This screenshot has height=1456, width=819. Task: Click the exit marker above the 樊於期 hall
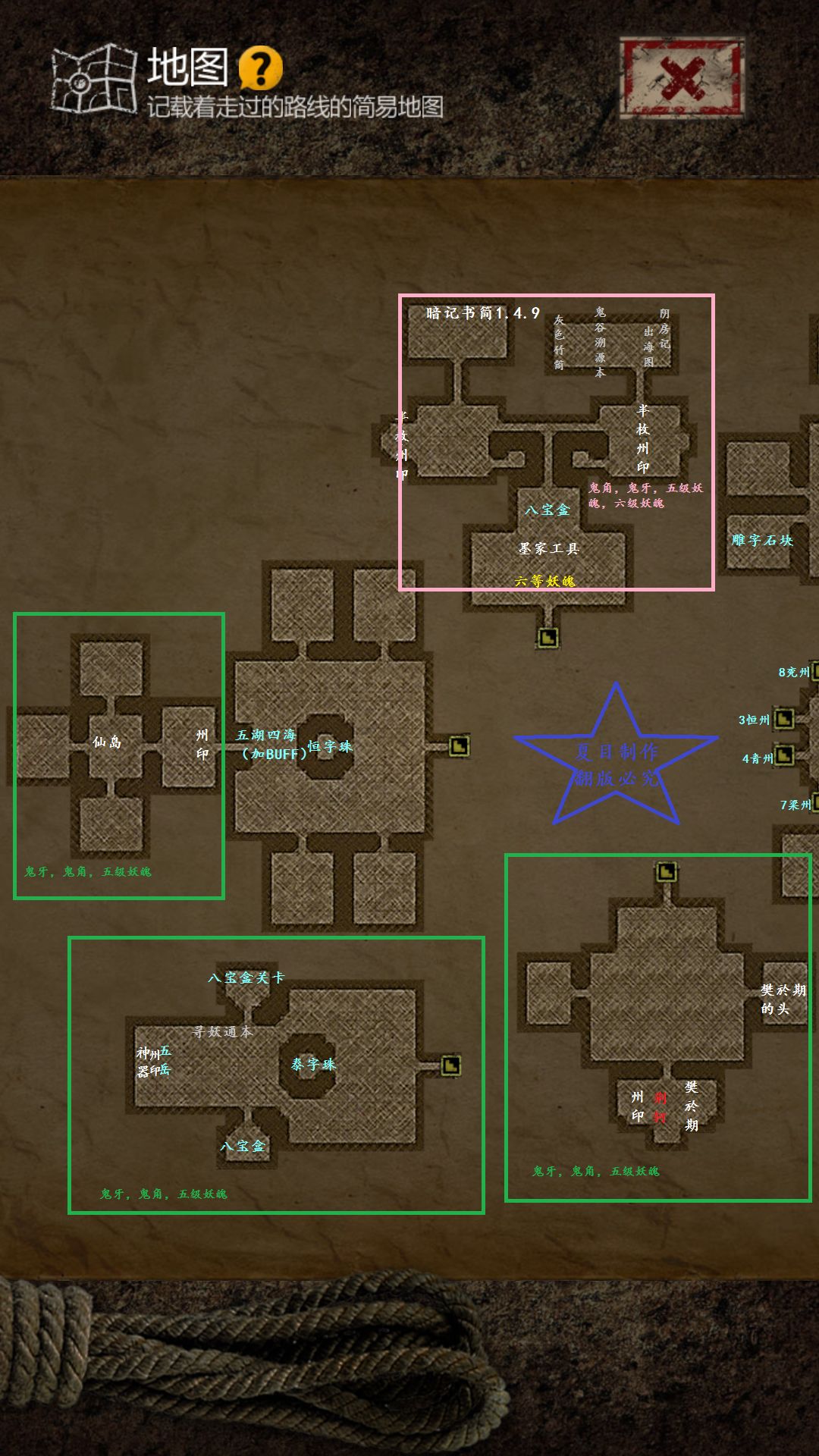(666, 872)
